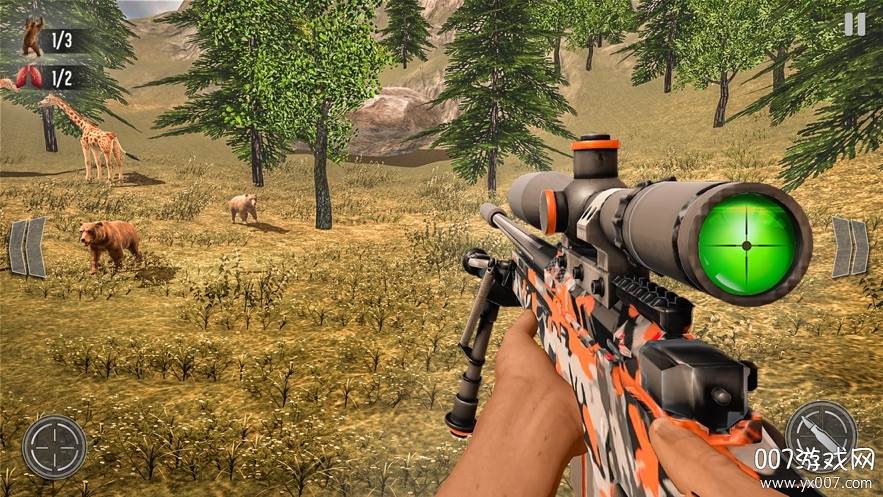Select the lungs shot objective tracker
Image resolution: width=883 pixels, height=497 pixels.
click(x=50, y=78)
